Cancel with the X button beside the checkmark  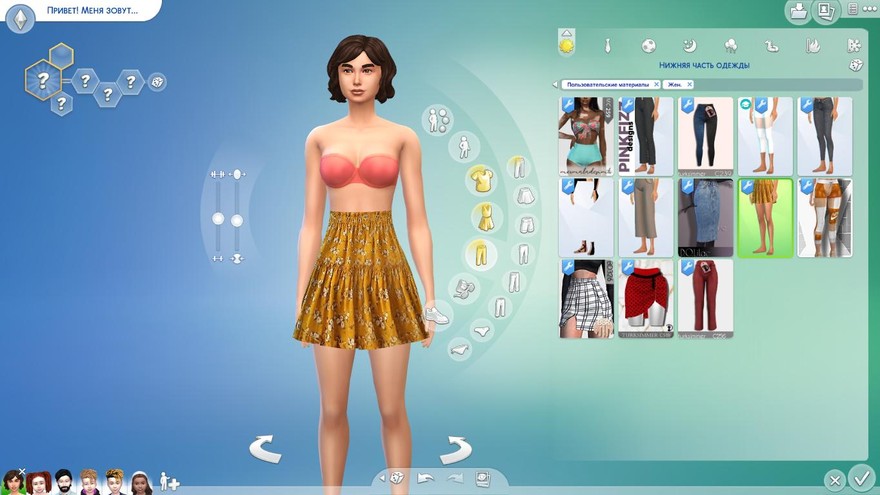(834, 479)
